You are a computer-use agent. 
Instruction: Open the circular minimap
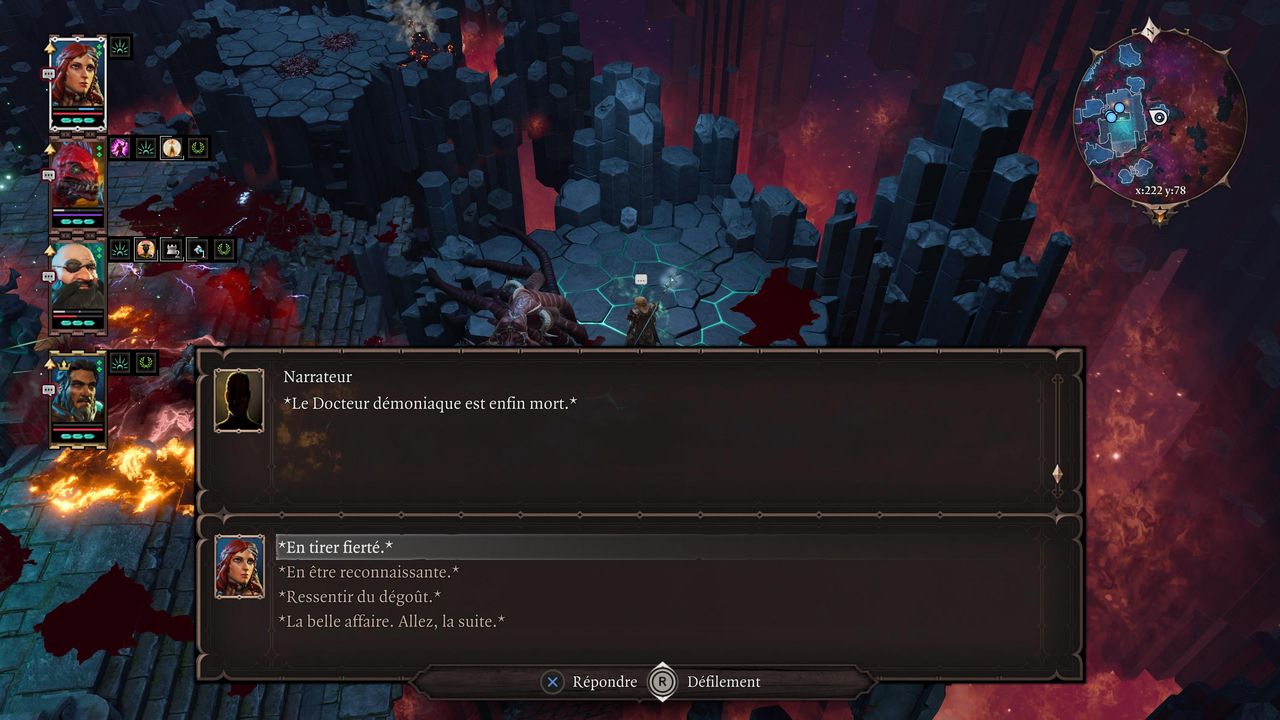tap(1159, 115)
